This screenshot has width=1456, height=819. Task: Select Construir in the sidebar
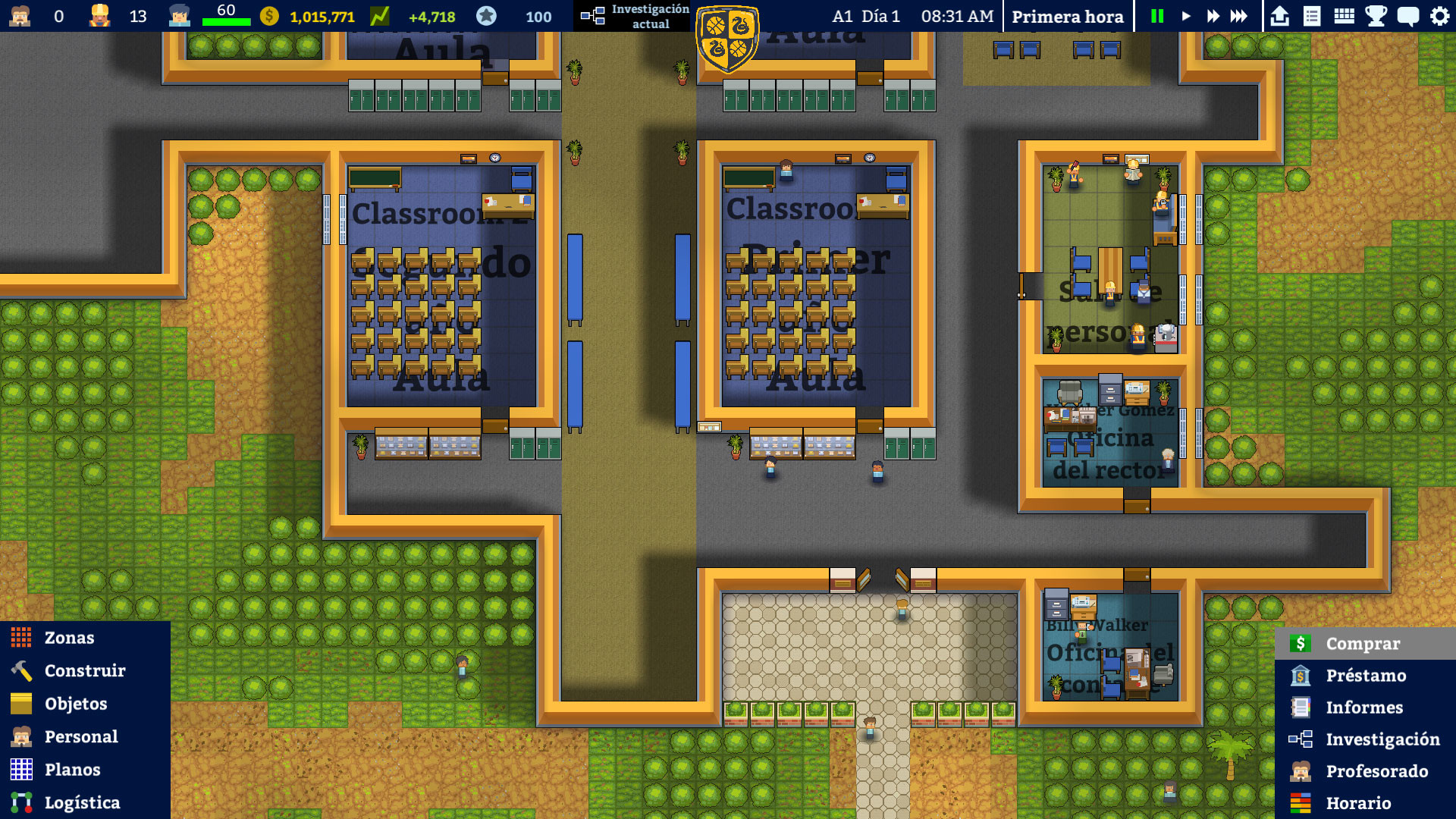(84, 670)
